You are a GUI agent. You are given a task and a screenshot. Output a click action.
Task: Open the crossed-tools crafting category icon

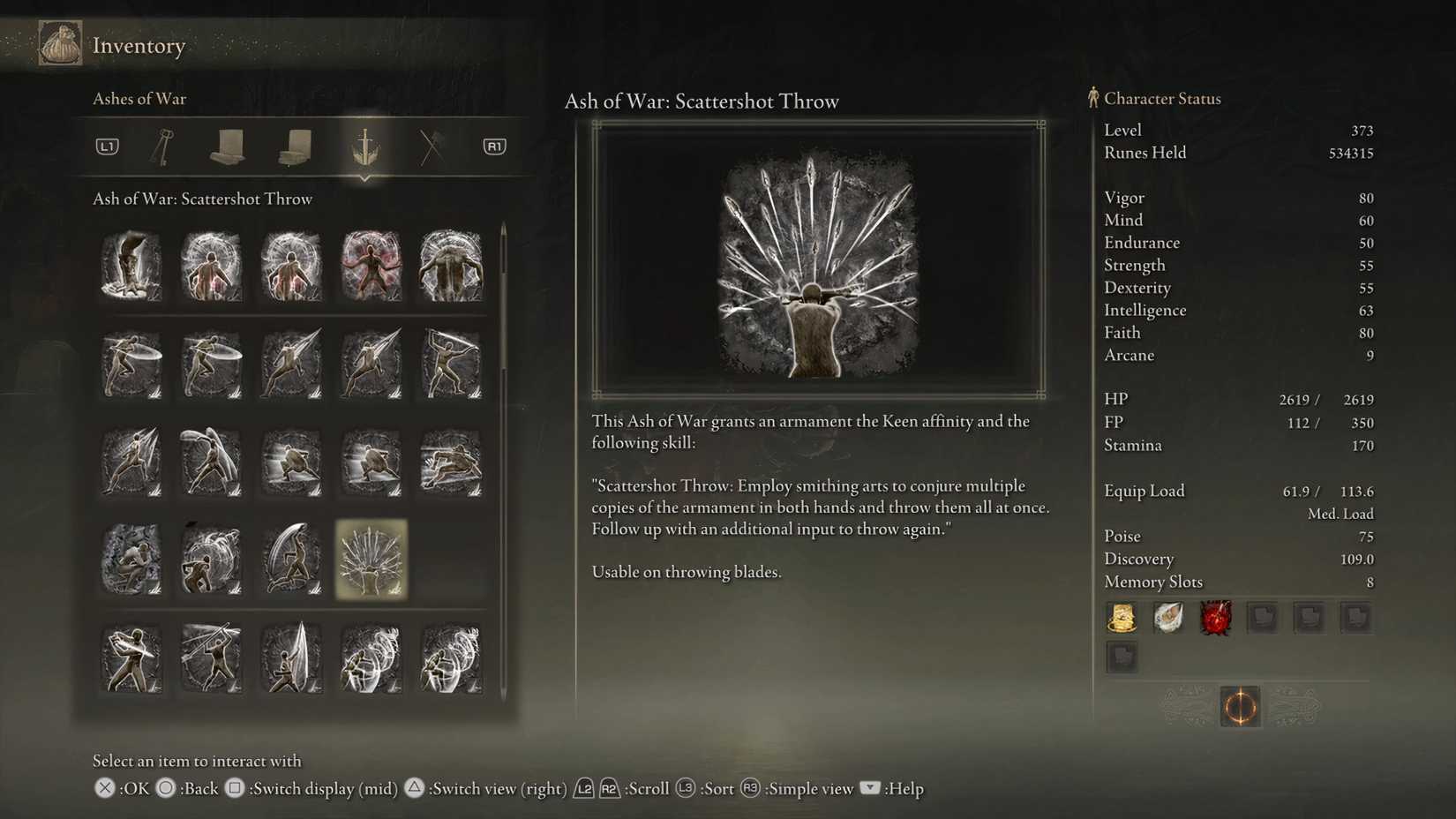[431, 147]
